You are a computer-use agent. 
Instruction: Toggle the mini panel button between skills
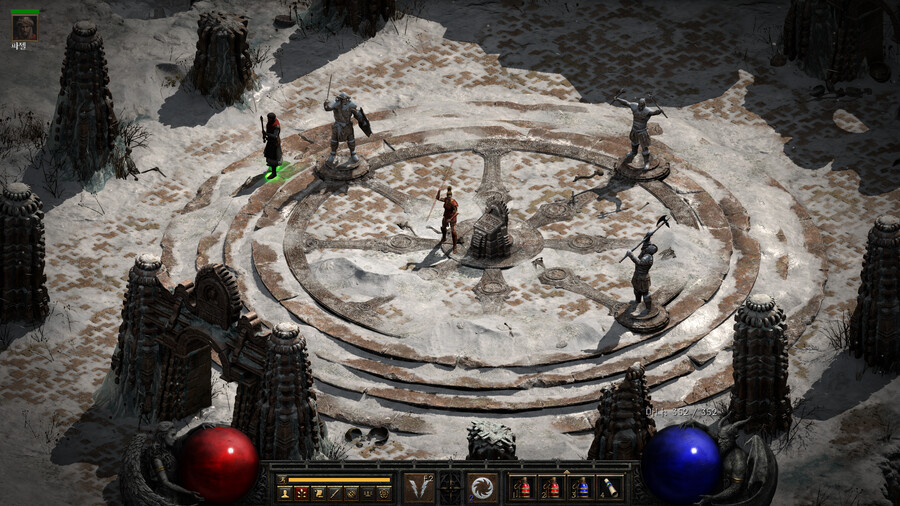click(x=451, y=488)
